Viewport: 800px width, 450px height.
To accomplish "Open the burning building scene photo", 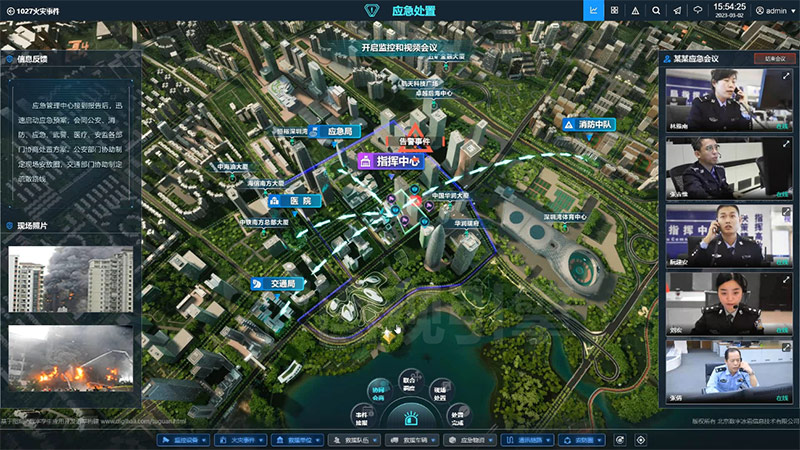I will (70, 279).
